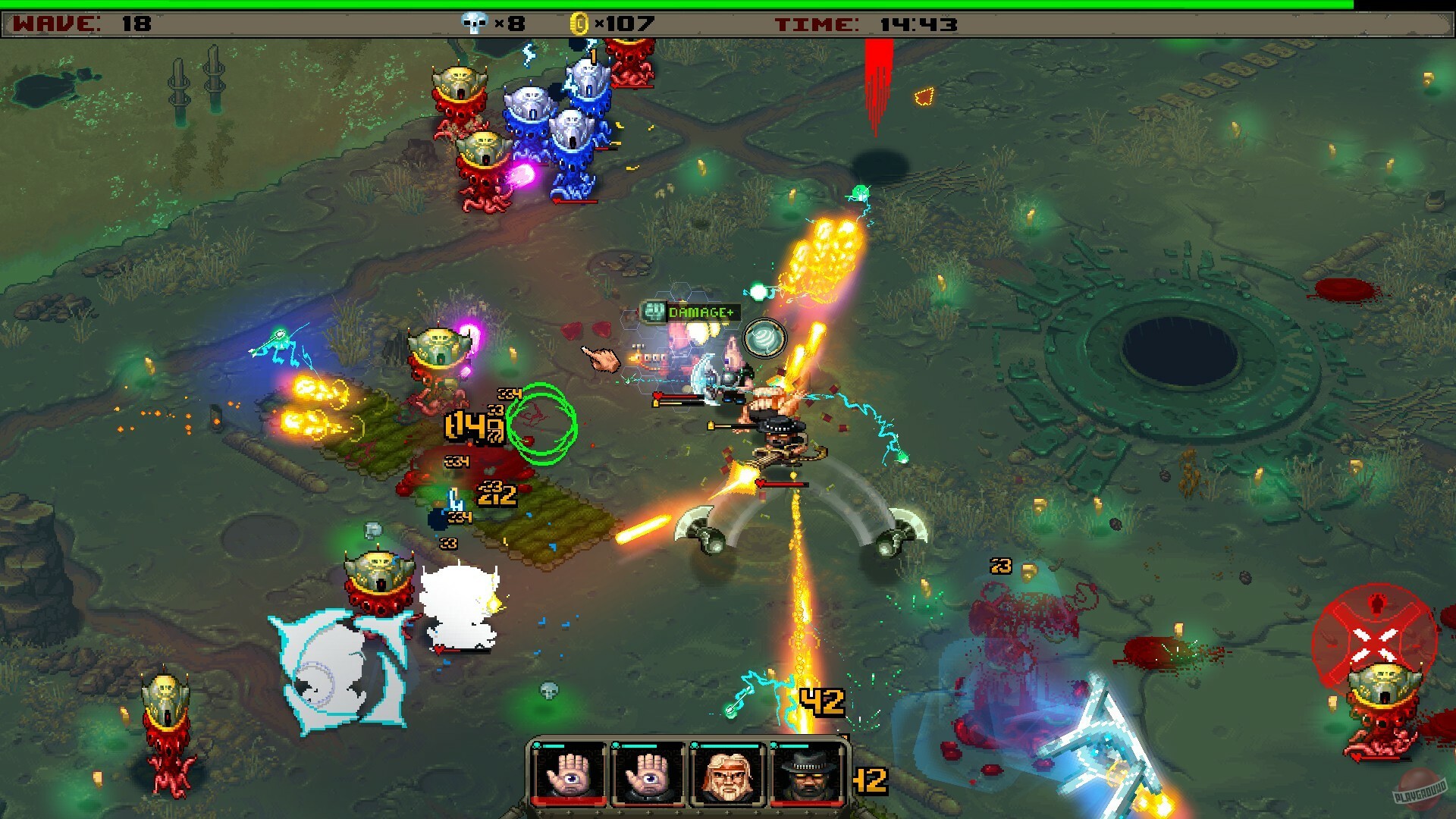Viewport: 1456px width, 819px height.
Task: Click the DAMAGE+ pickup icon
Action: 654,311
